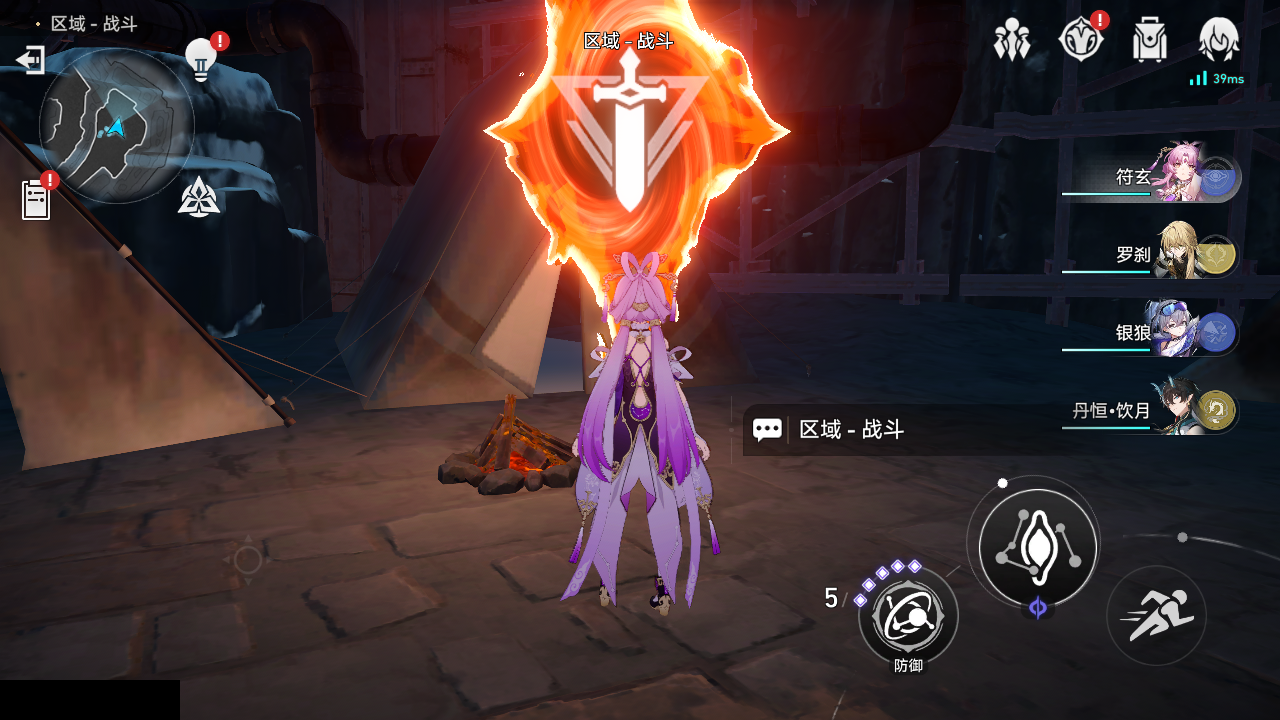Image resolution: width=1280 pixels, height=720 pixels.
Task: Open the party setup icon at top right
Action: [1013, 40]
